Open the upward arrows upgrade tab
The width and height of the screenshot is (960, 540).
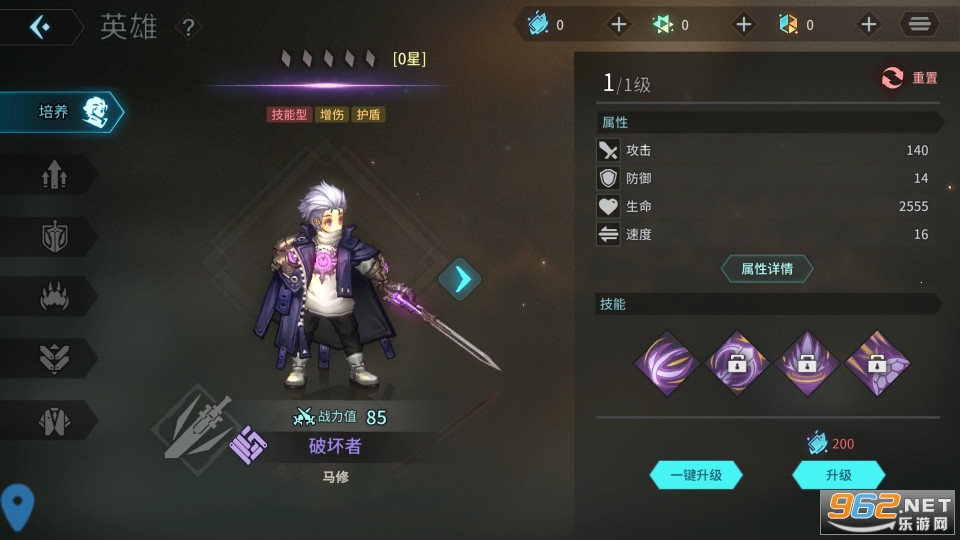pos(54,175)
